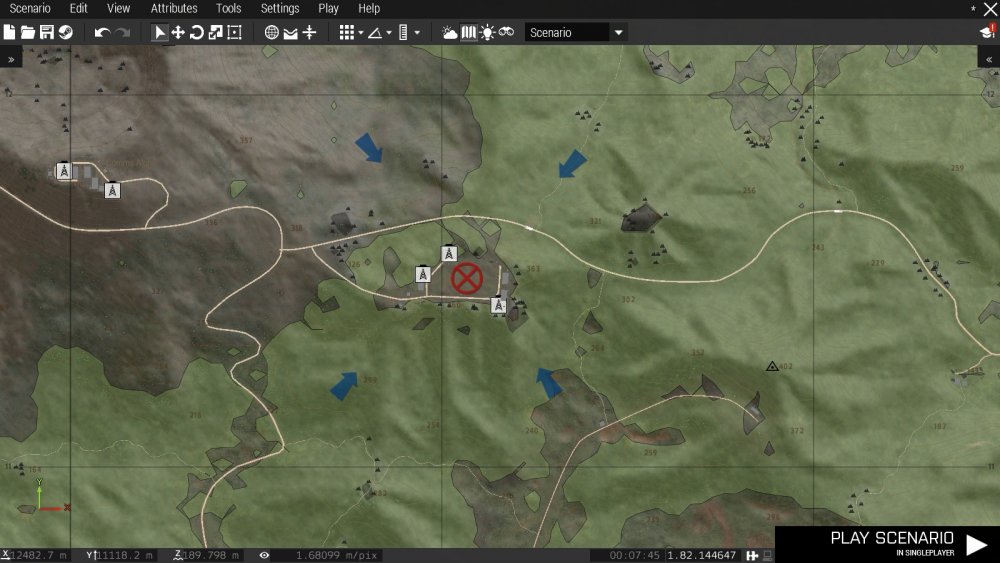
Task: Select the rotation widget tool
Action: [197, 33]
